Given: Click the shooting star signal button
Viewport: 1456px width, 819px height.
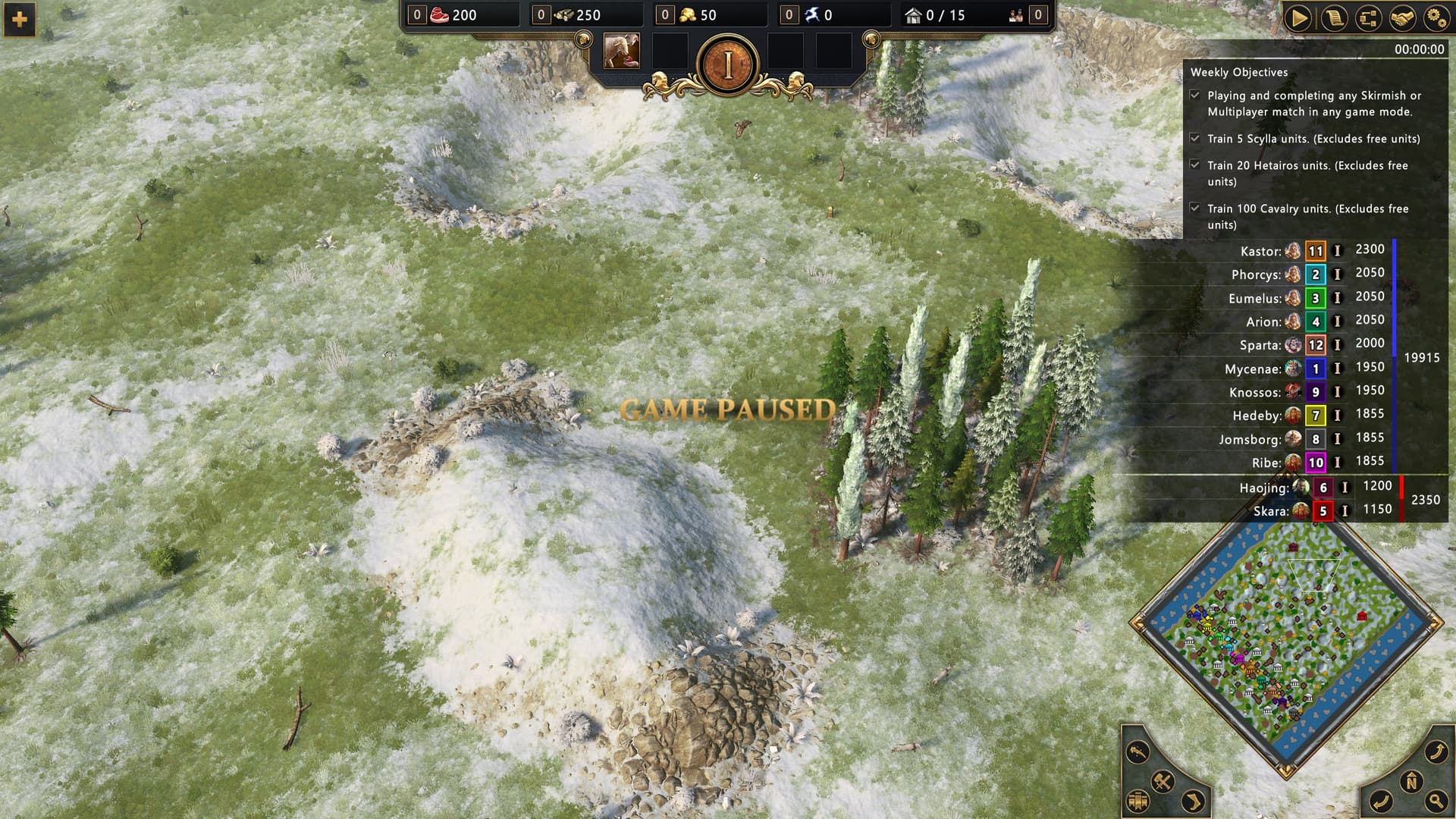Looking at the screenshot, I should [1137, 752].
